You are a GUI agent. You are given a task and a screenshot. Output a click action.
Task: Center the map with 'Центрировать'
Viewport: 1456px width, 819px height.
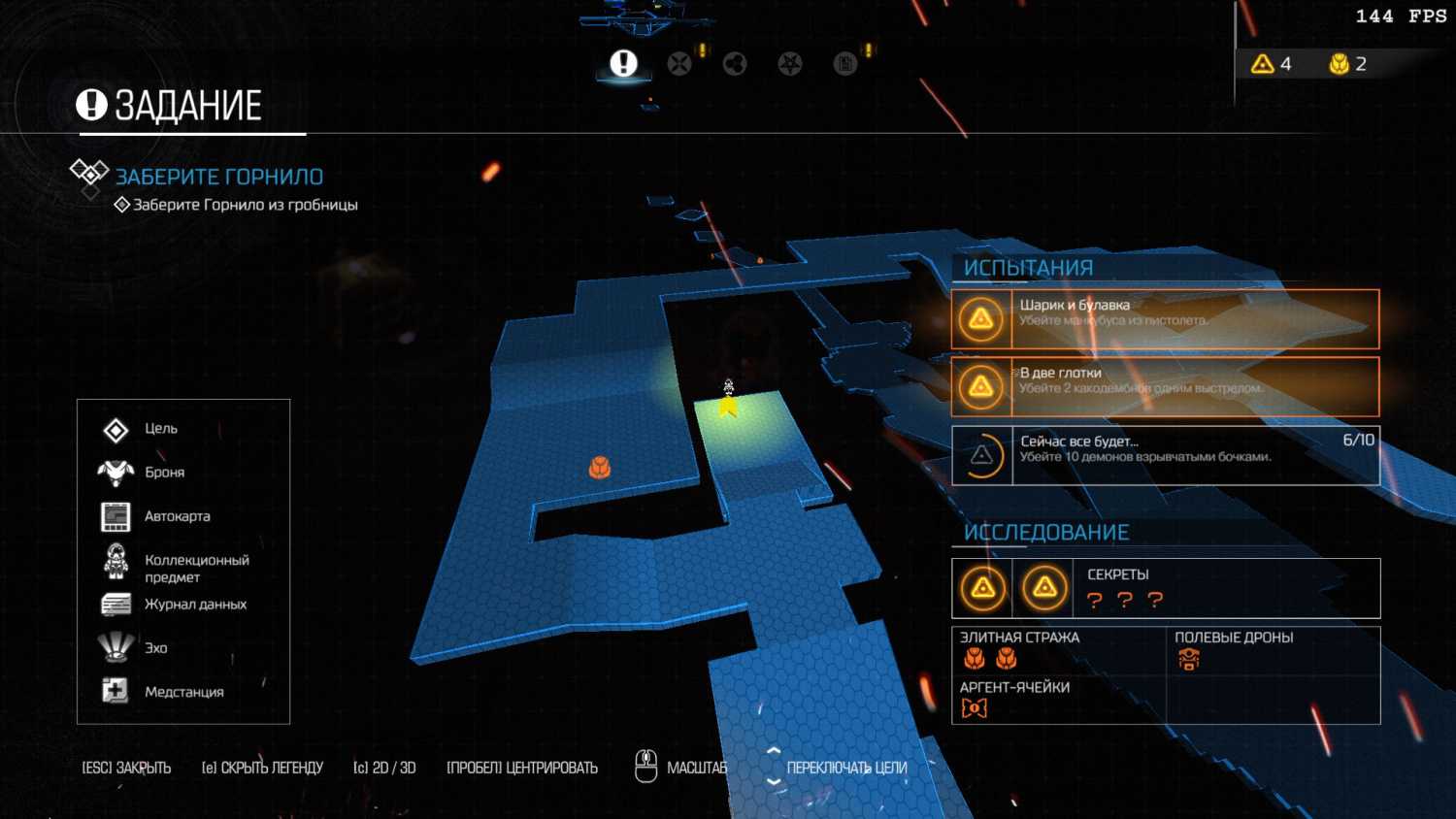click(522, 768)
